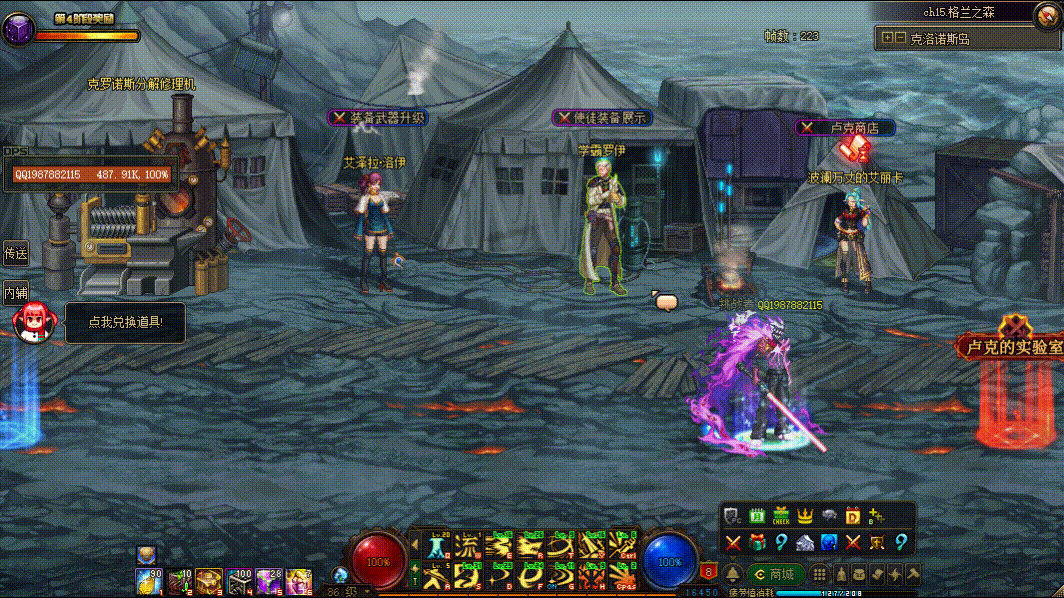
Task: Select the blue face portrait icon
Action: [829, 542]
